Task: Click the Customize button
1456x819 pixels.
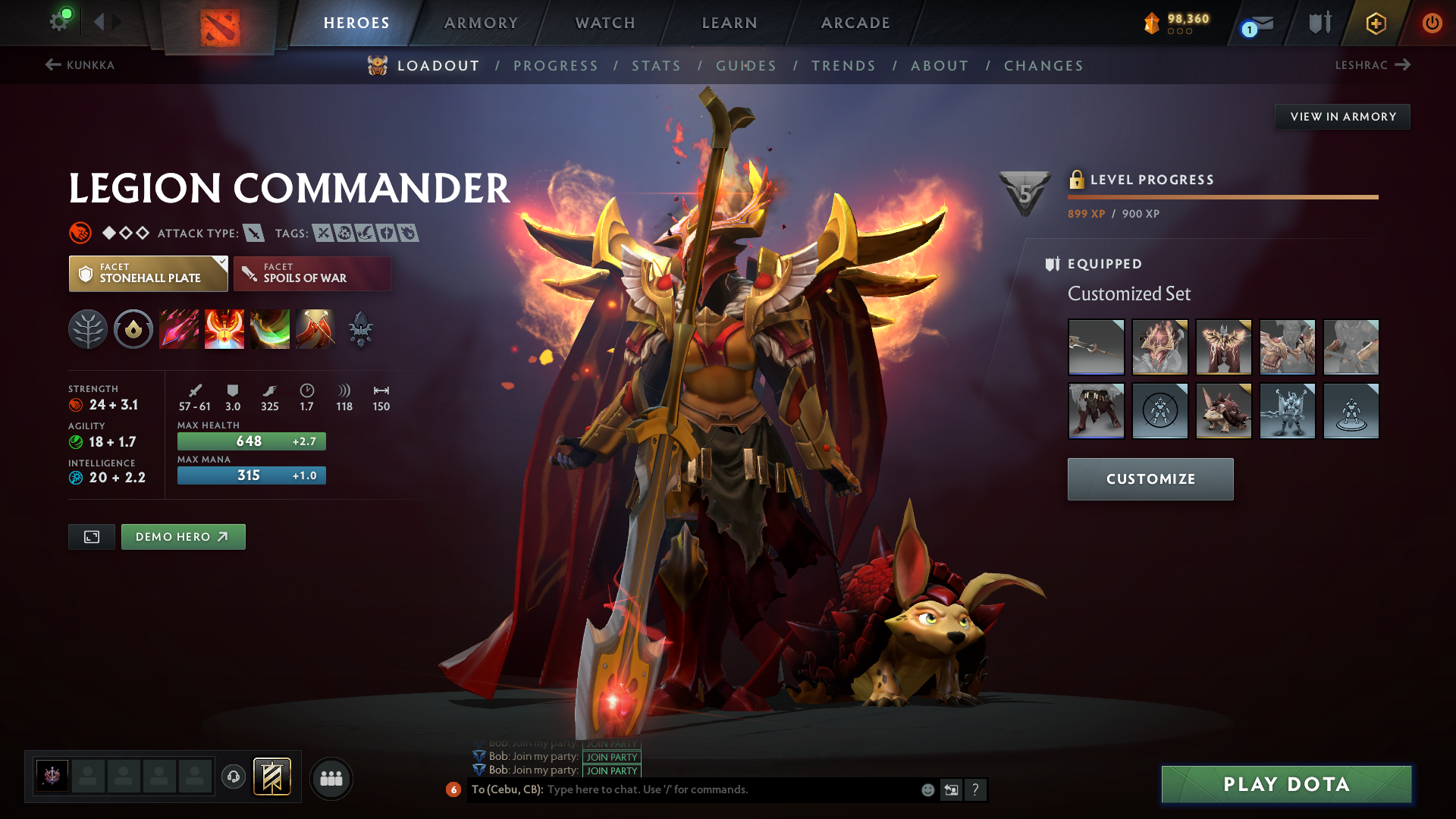Action: point(1150,479)
